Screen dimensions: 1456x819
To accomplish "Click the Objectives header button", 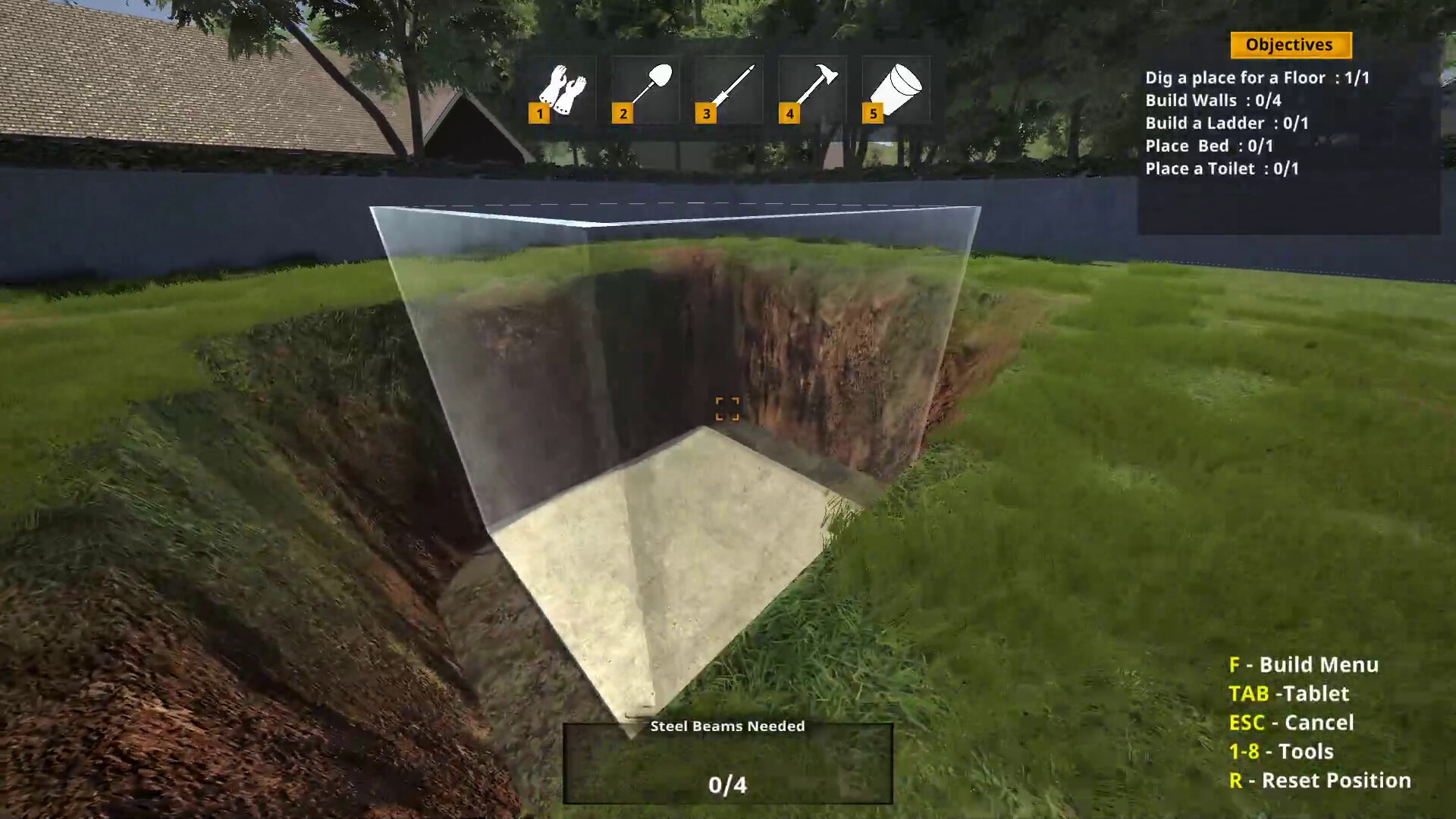I will 1290,45.
